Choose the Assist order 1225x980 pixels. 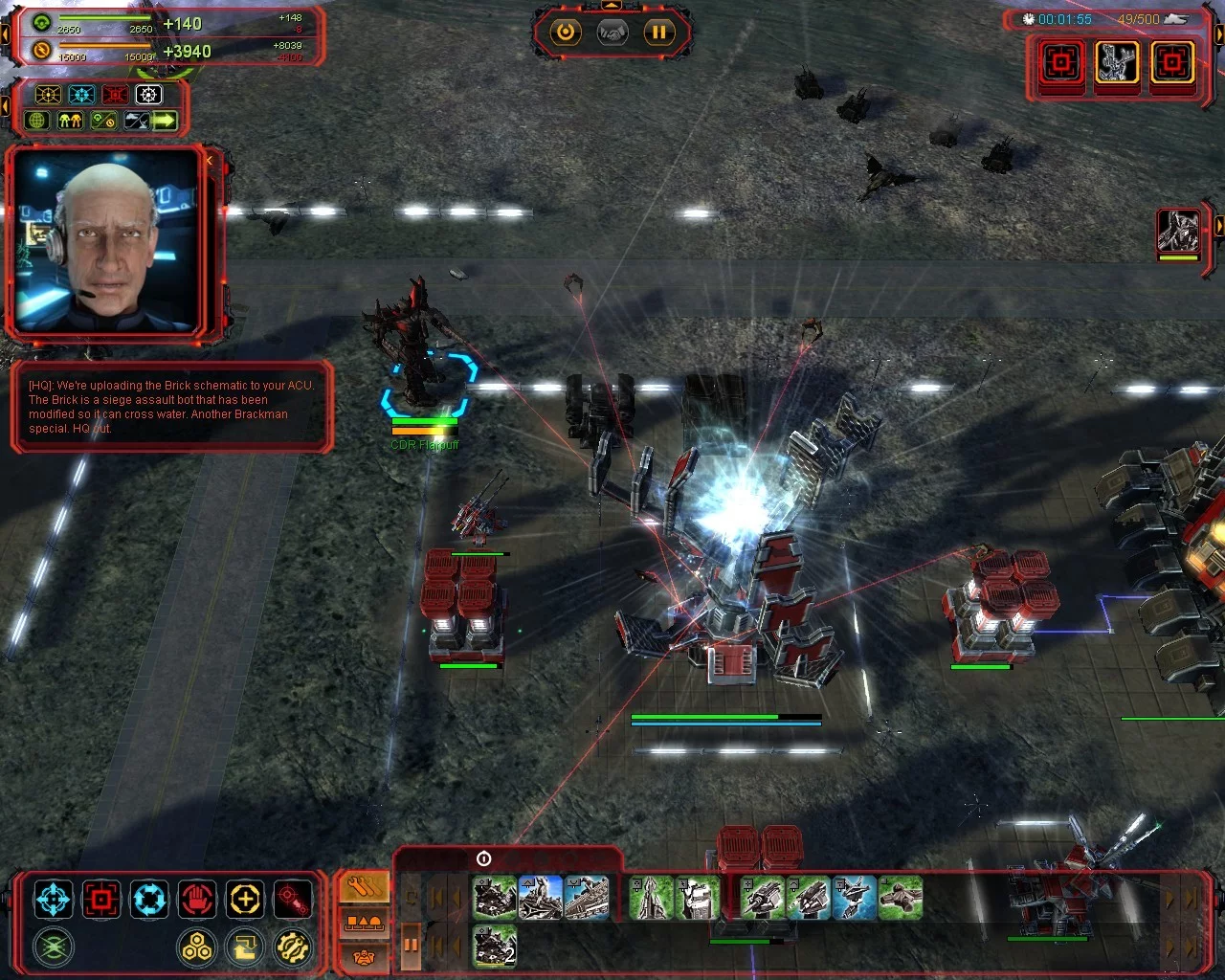pos(245,900)
